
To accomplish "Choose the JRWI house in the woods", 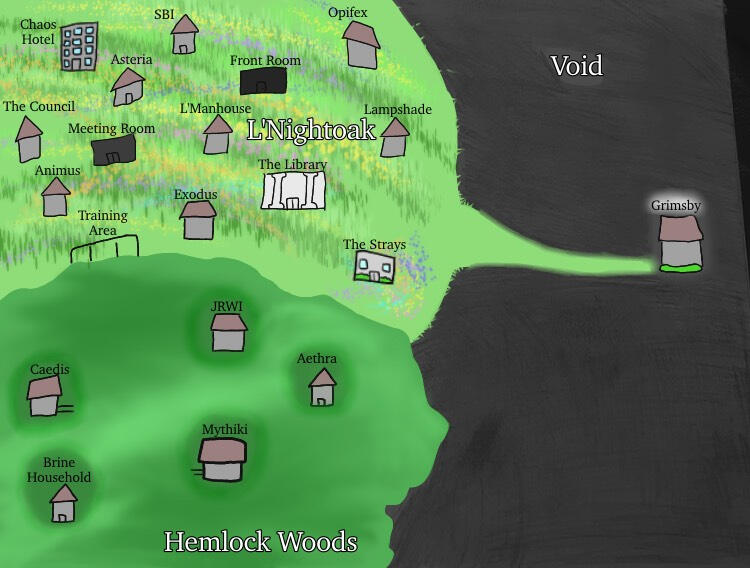I will [x=229, y=333].
